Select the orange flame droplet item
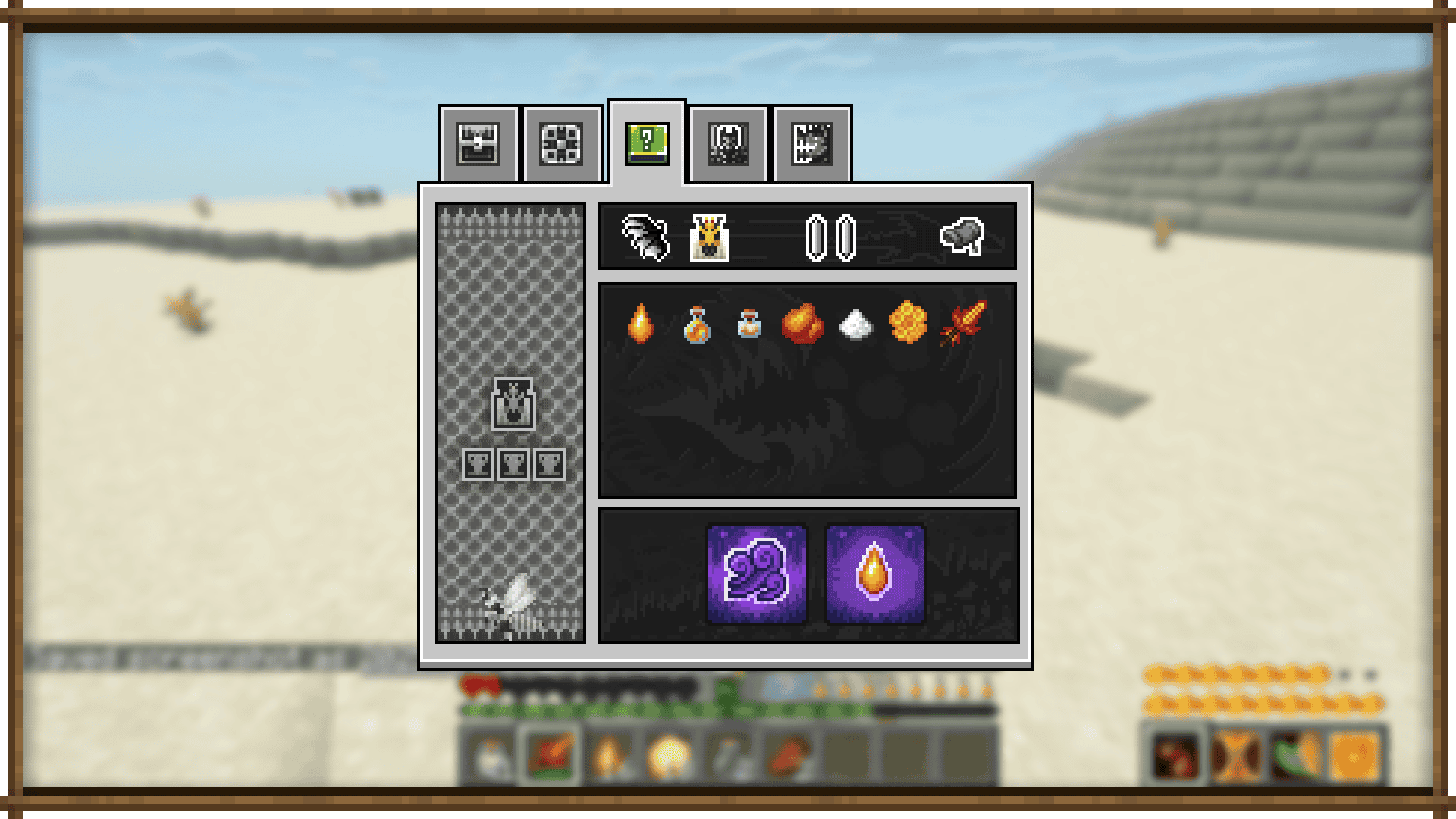Image resolution: width=1456 pixels, height=819 pixels. 641,324
